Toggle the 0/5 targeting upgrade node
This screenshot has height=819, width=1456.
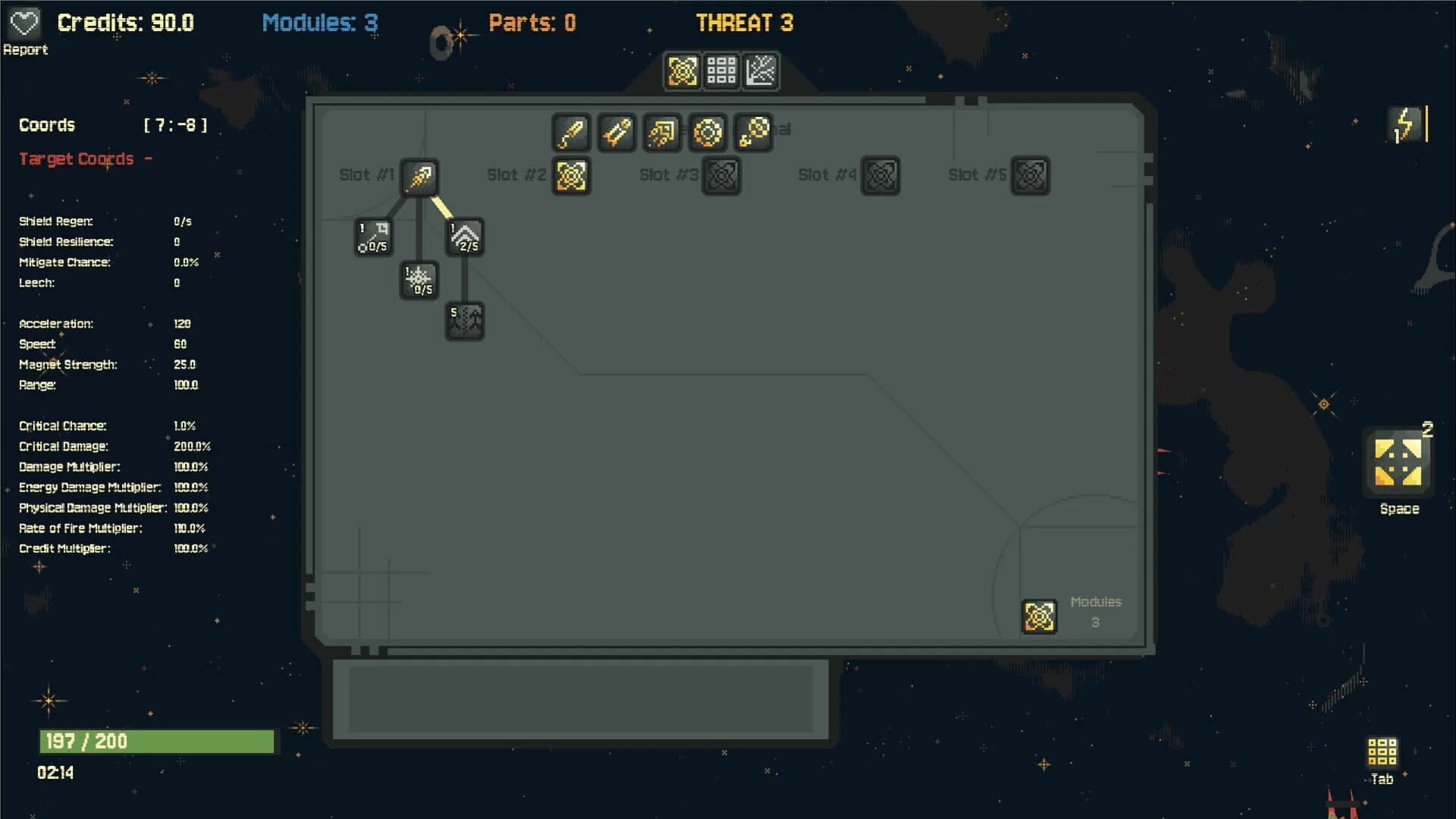click(372, 237)
